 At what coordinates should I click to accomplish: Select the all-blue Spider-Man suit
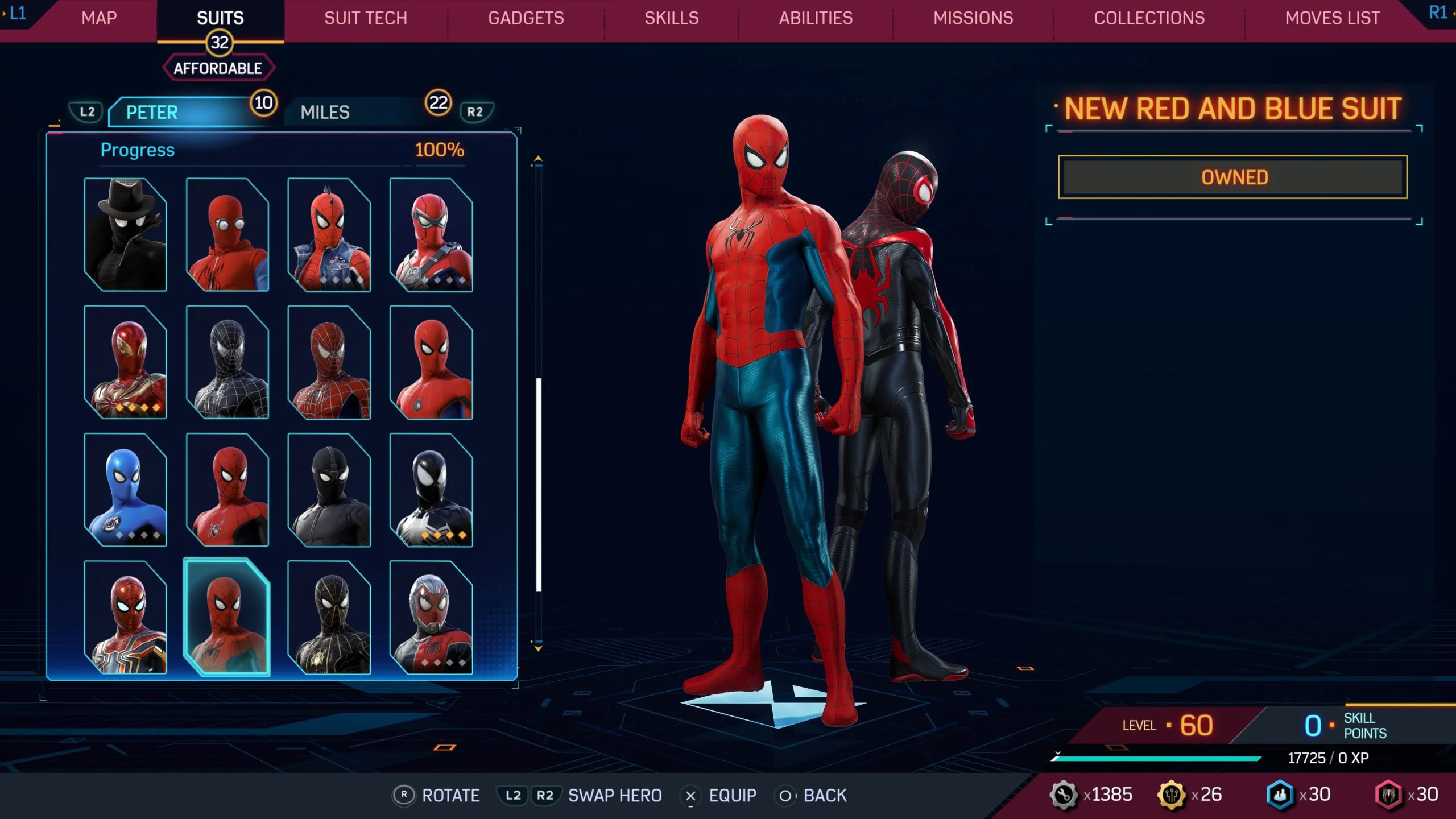(x=125, y=490)
